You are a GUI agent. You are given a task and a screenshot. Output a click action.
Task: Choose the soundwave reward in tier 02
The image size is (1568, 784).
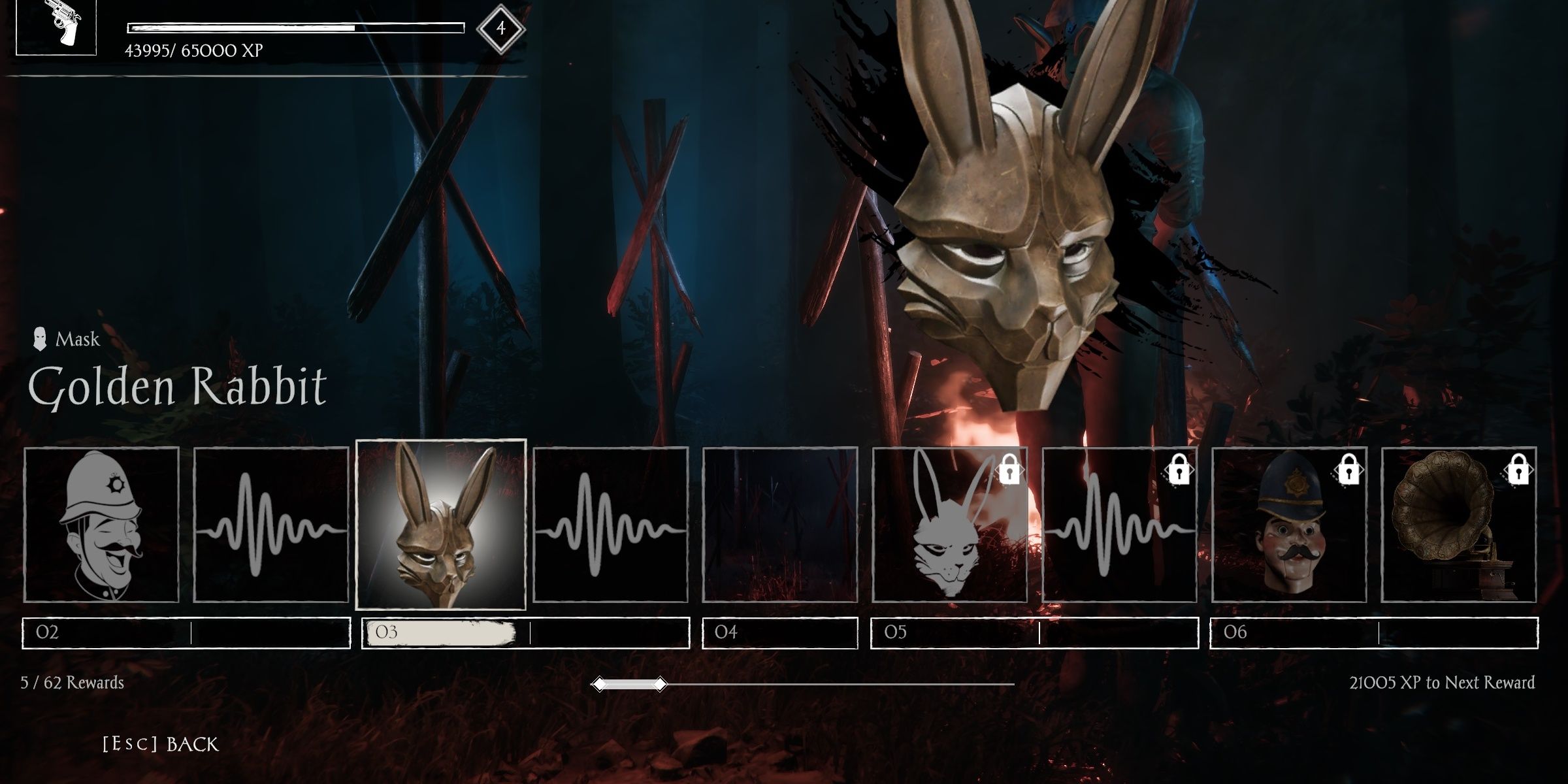coord(271,524)
